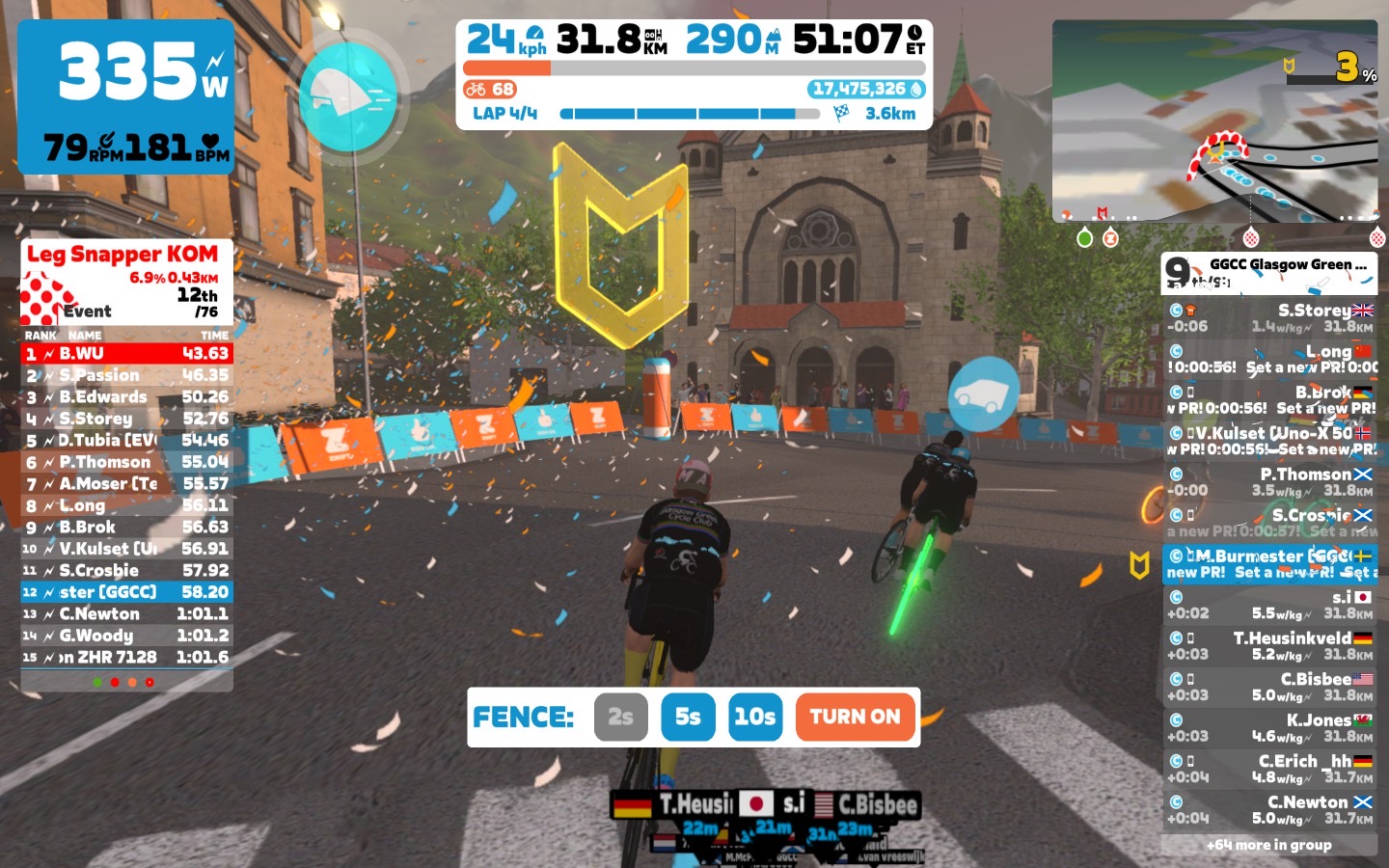Choose the 5s fence option

click(x=688, y=717)
